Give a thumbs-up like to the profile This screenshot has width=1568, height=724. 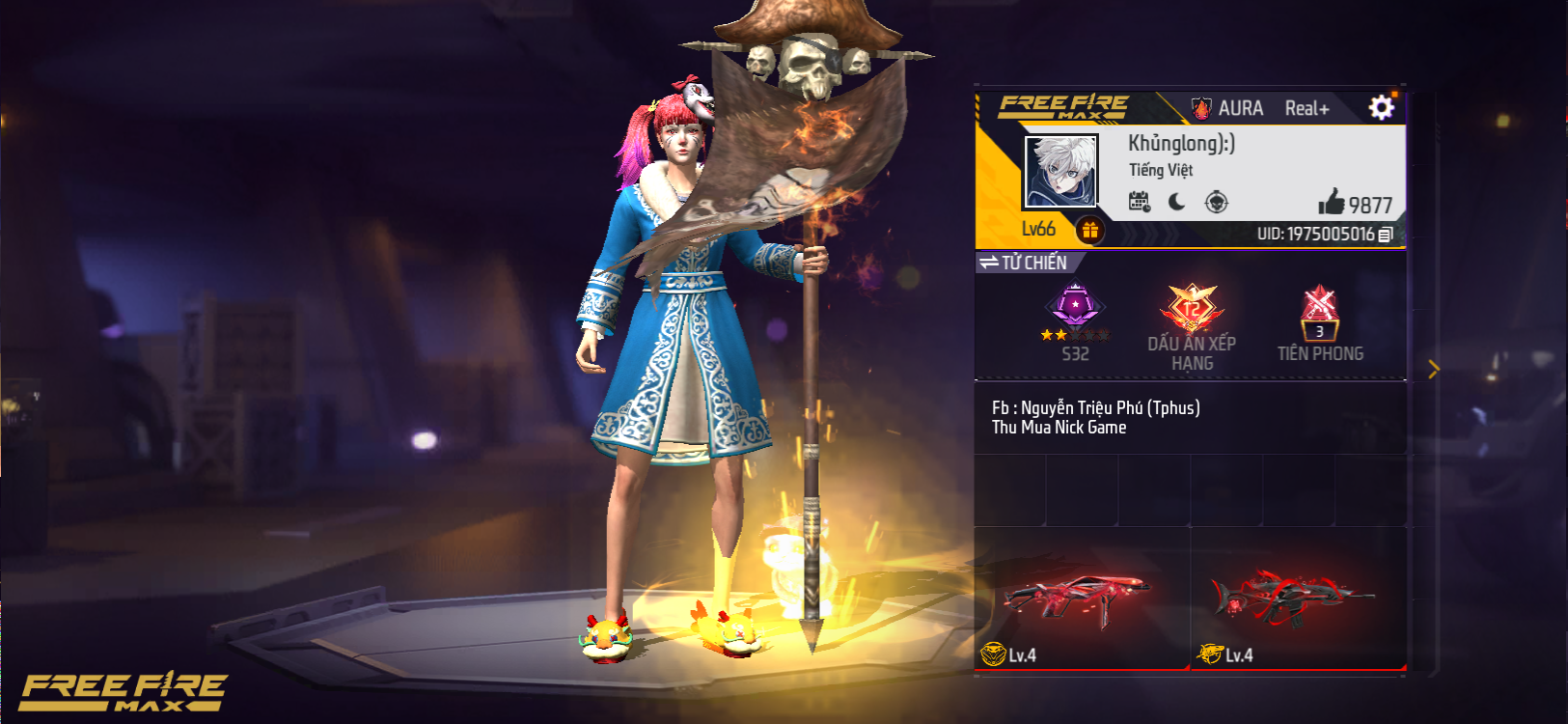pos(1332,202)
